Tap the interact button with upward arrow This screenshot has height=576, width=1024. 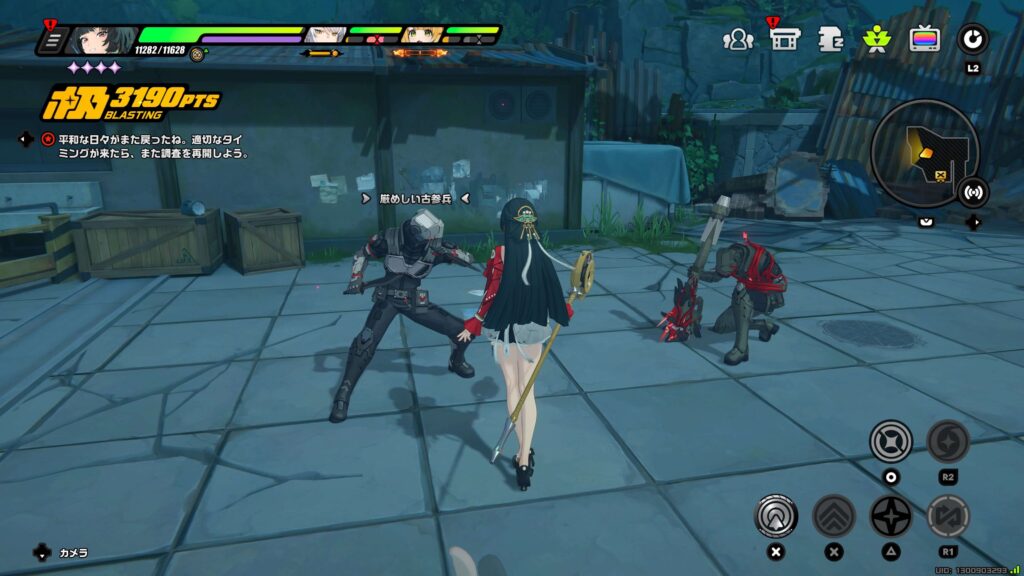[776, 516]
